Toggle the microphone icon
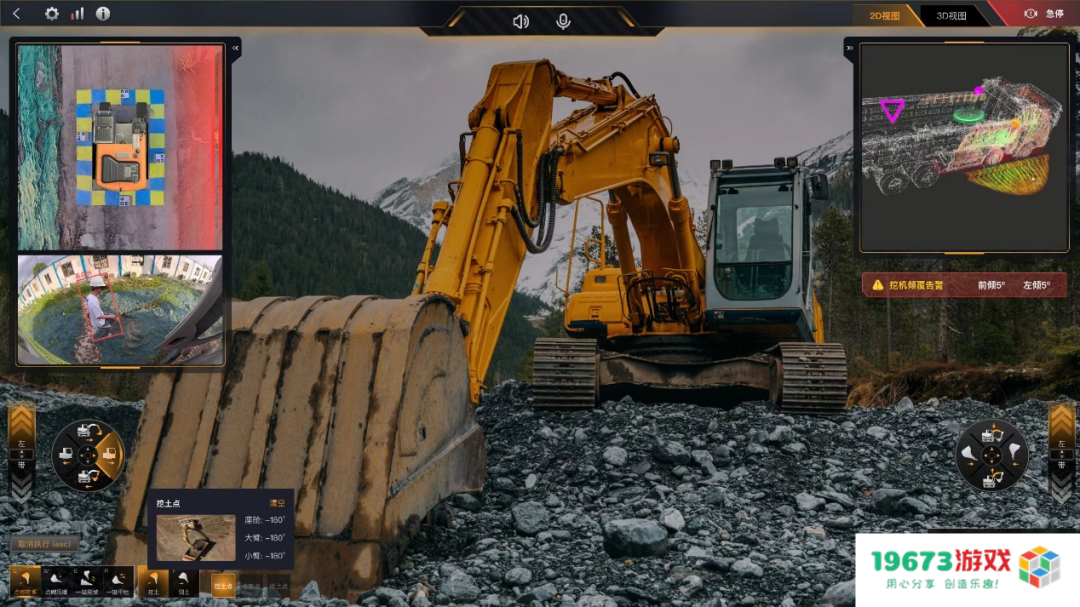 pos(563,21)
